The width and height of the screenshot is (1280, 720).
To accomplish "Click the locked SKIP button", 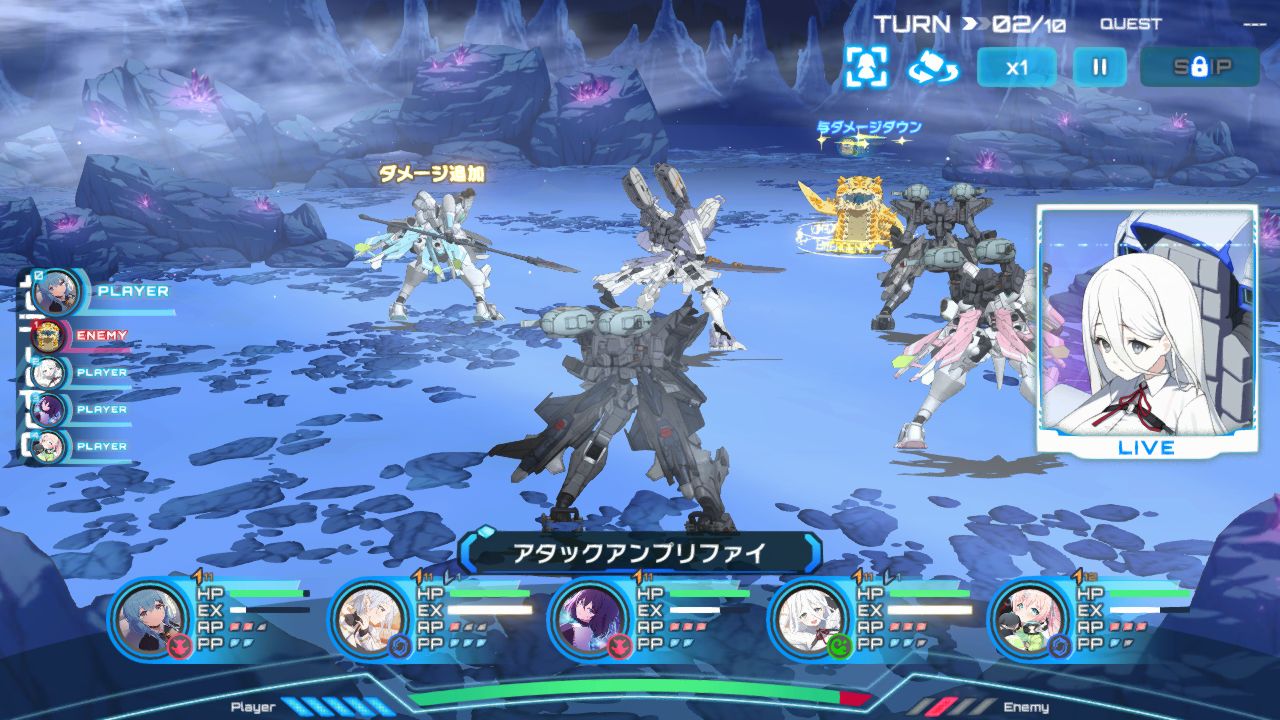I will point(1199,68).
